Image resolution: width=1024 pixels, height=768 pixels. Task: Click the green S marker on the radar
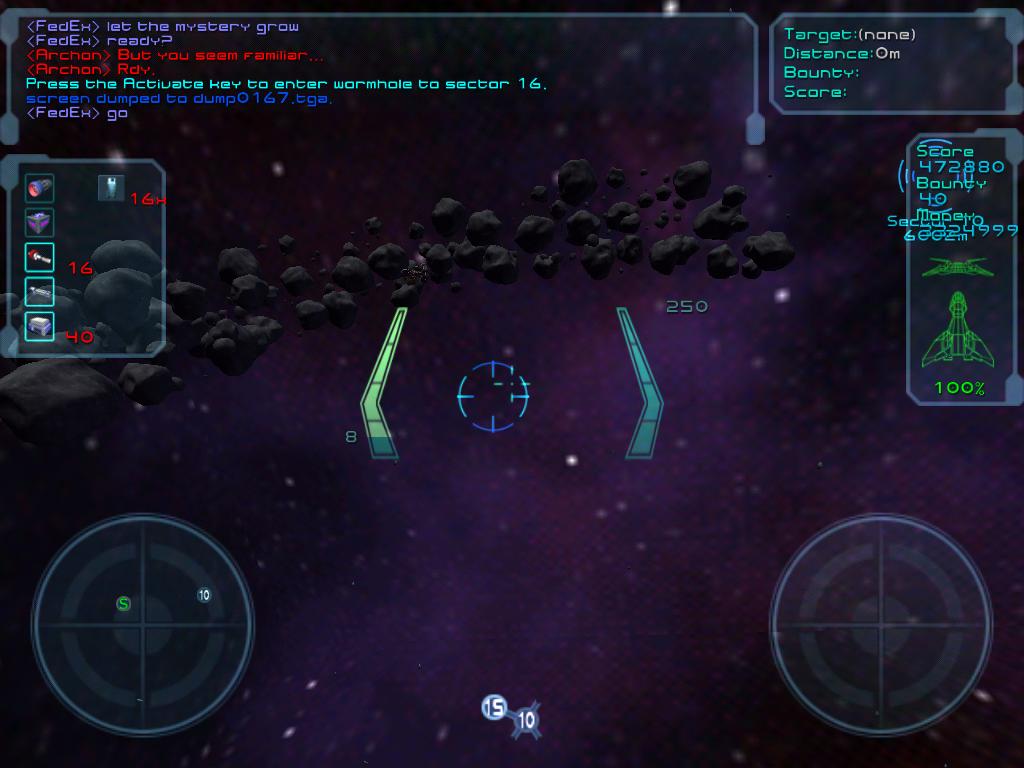coord(124,603)
